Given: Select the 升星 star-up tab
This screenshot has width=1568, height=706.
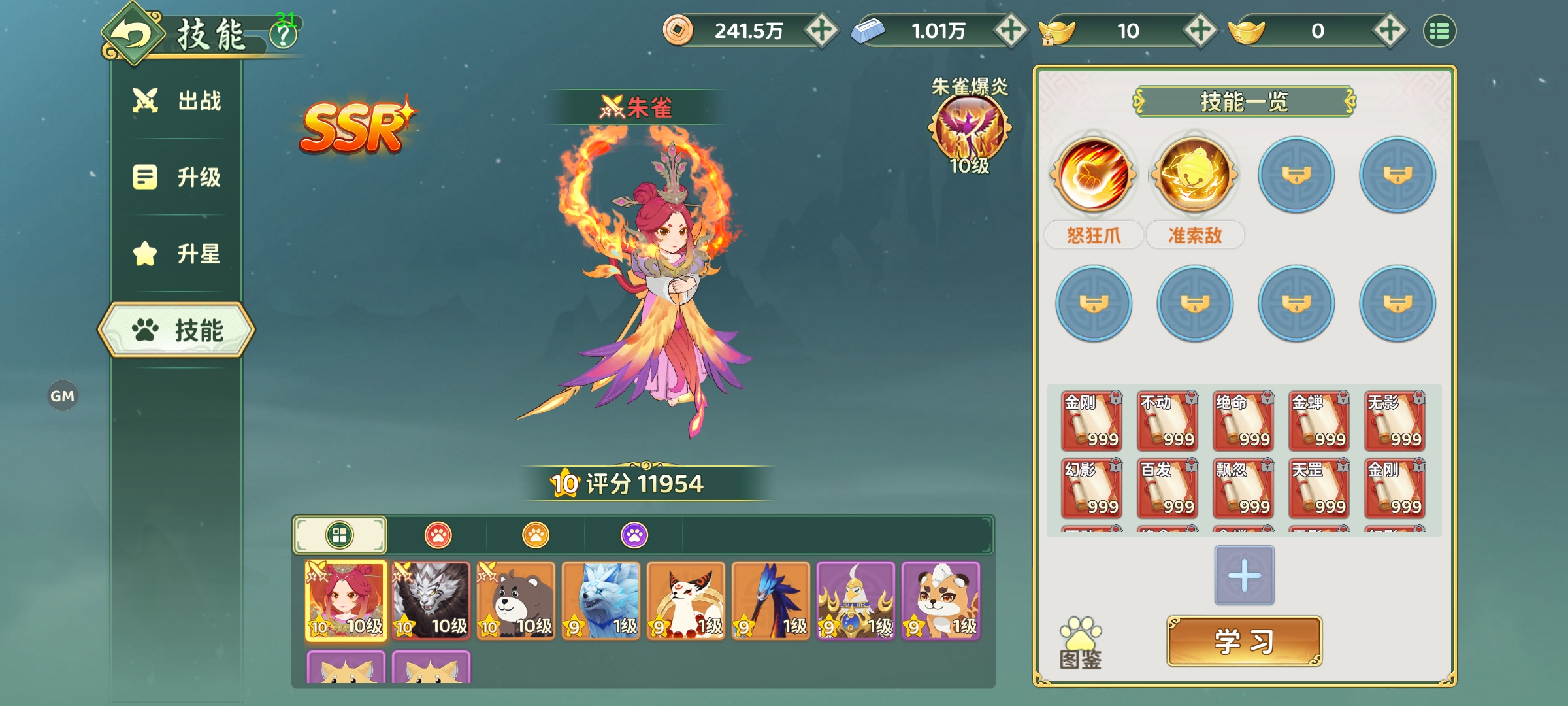Looking at the screenshot, I should pos(178,254).
